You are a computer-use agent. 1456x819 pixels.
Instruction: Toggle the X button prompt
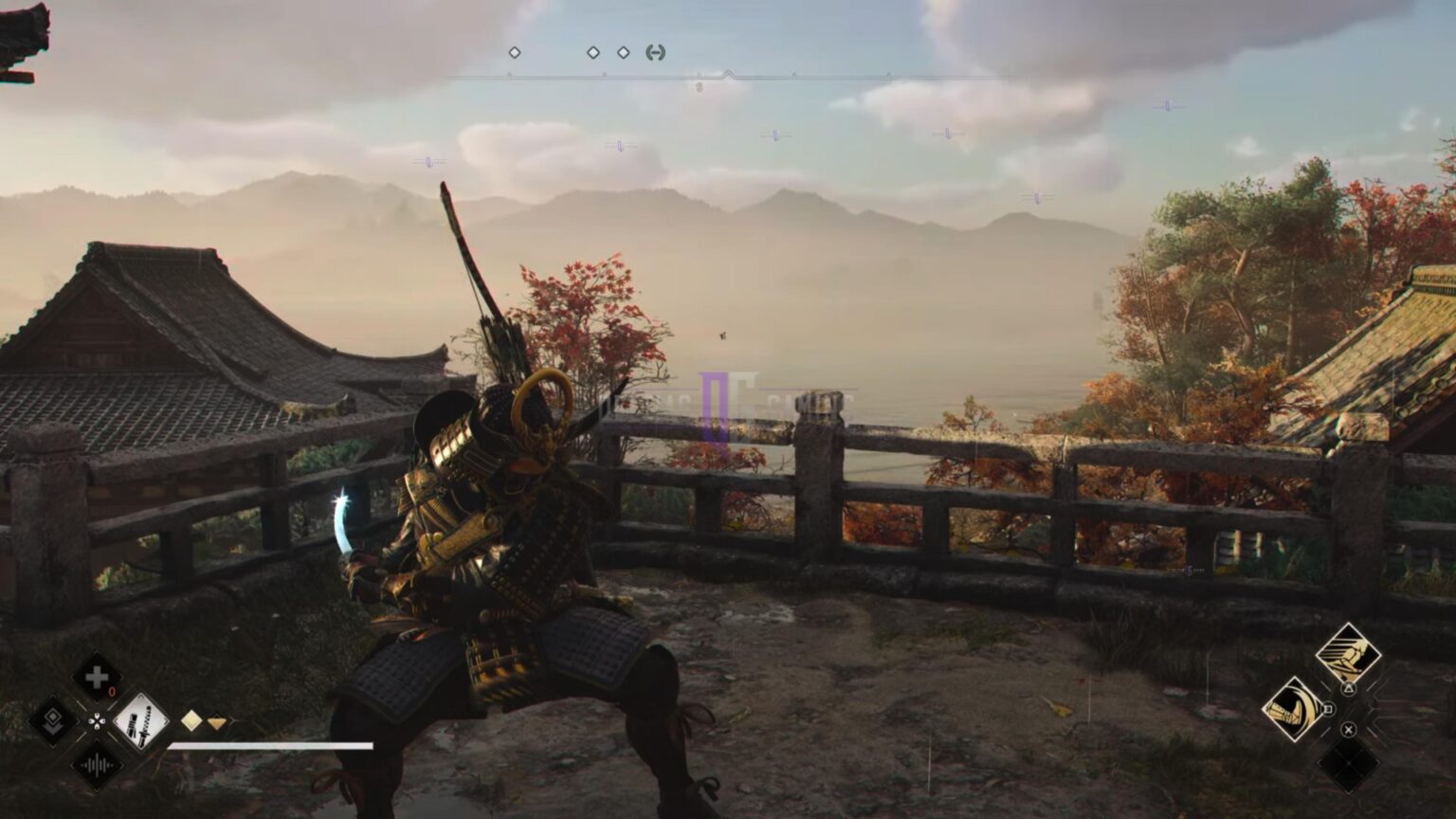point(1348,730)
